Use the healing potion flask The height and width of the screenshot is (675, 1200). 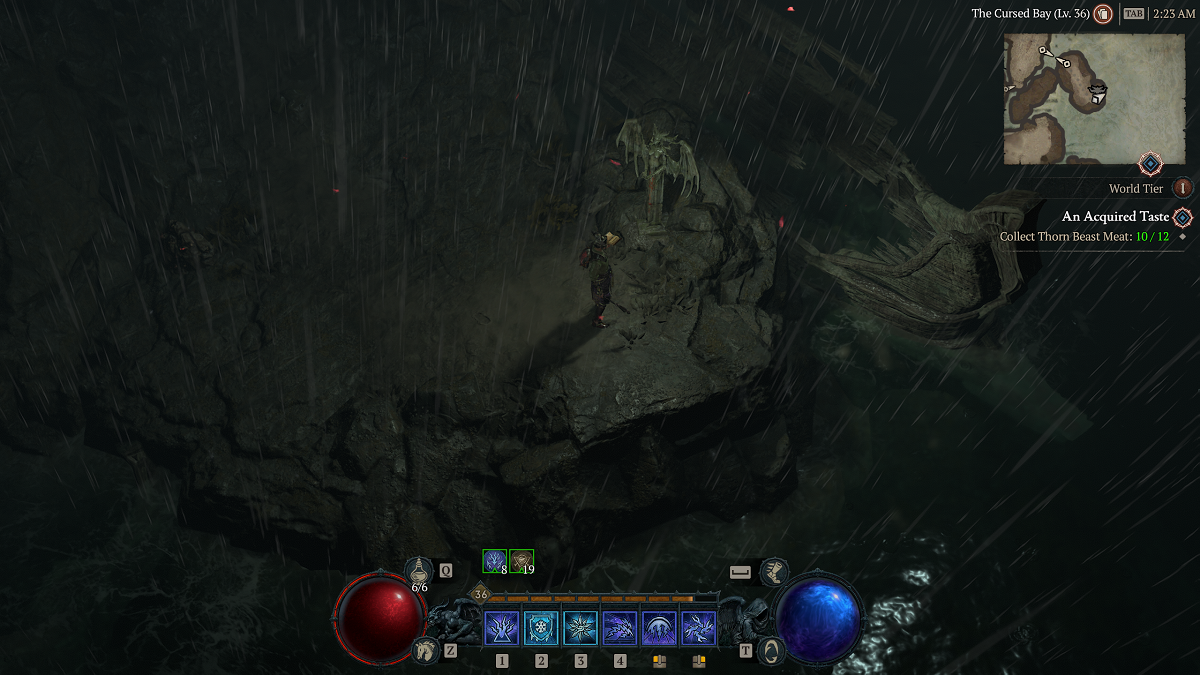[420, 570]
